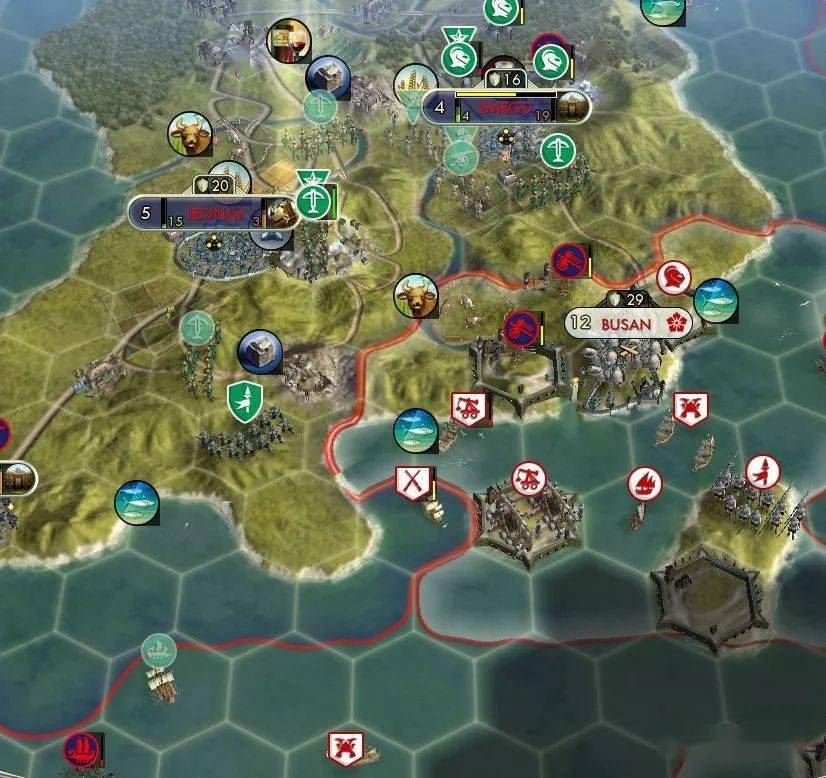Click the Daegu production portrait icon
826x778 pixels.
pyautogui.click(x=571, y=106)
